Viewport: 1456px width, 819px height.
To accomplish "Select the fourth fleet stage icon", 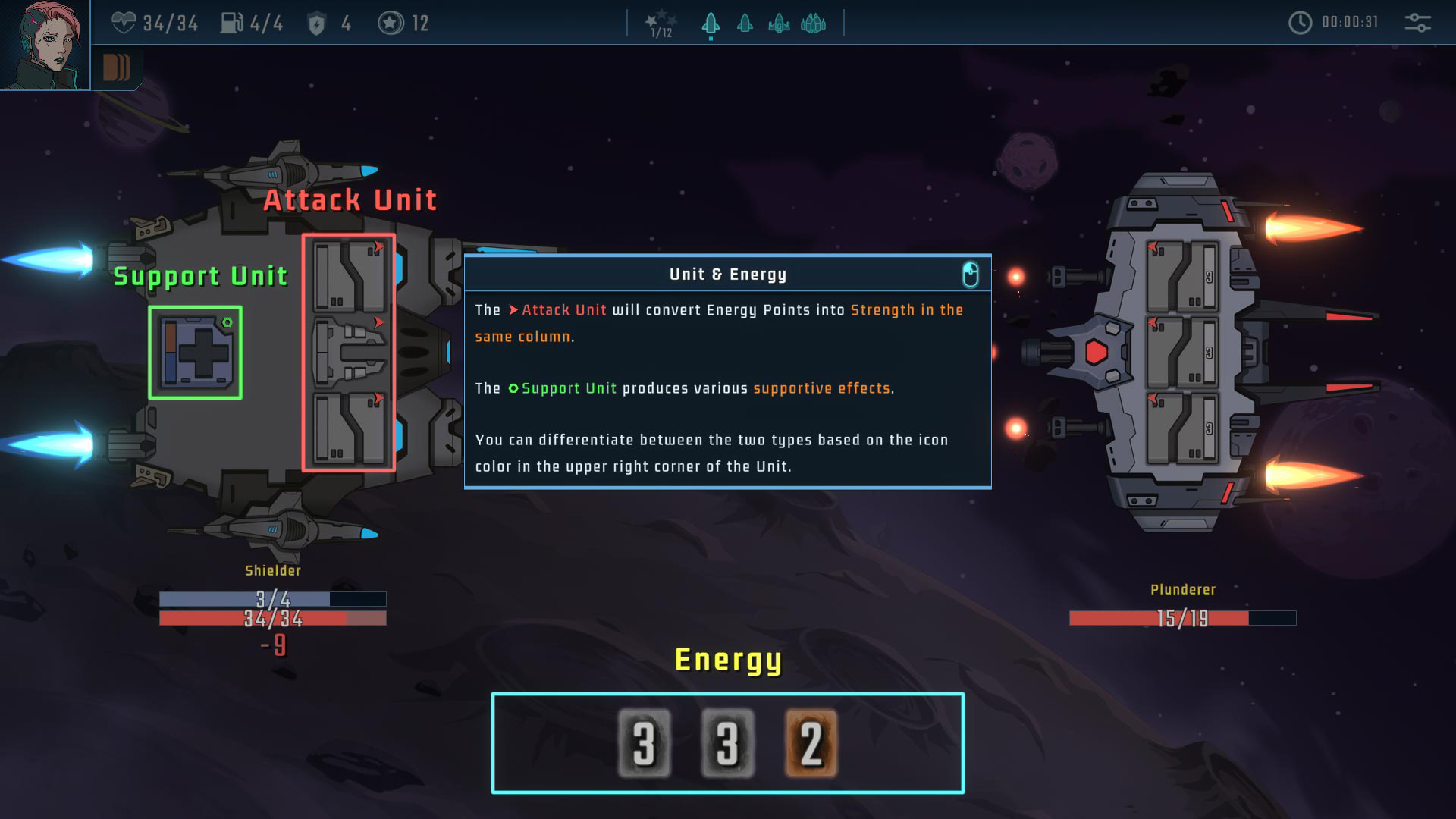I will (813, 24).
